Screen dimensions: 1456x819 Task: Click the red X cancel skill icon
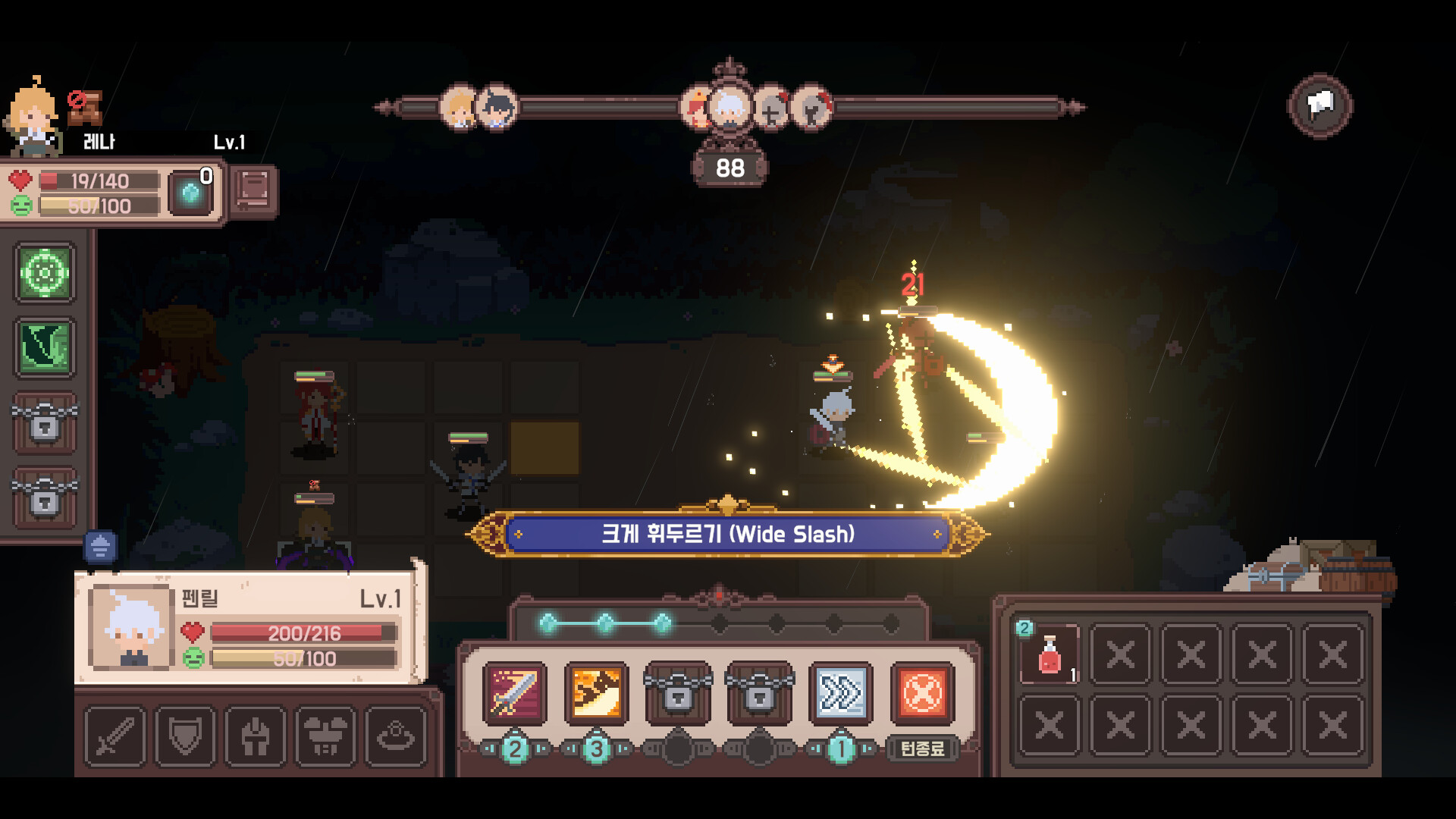920,695
